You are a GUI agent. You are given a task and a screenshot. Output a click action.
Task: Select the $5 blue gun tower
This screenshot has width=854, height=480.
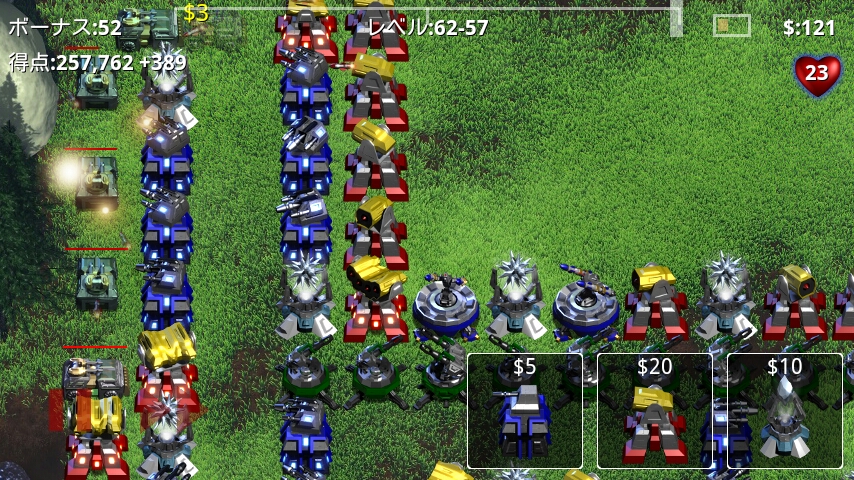[525, 411]
